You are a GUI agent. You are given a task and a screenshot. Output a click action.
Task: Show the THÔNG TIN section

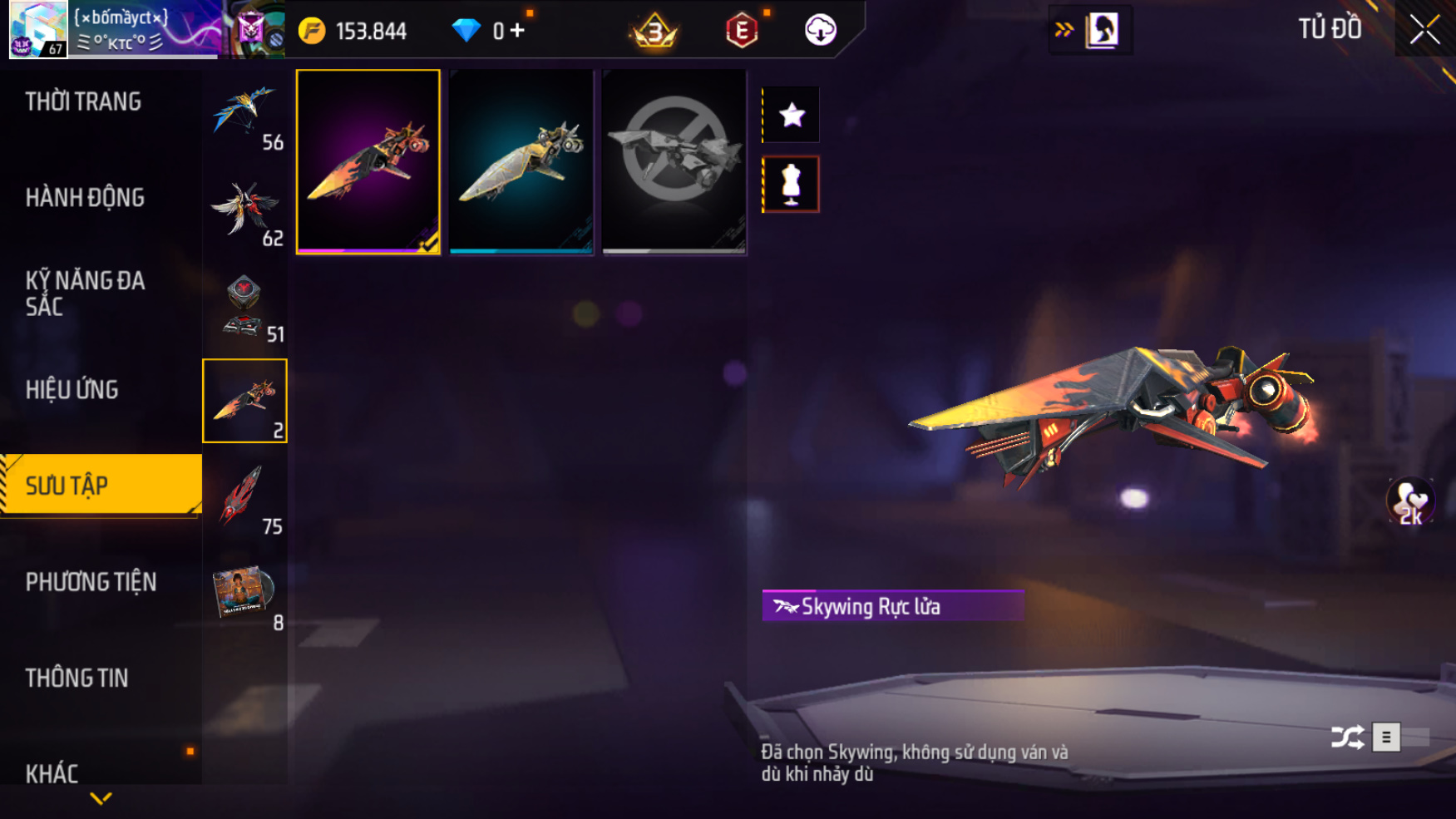coord(77,678)
